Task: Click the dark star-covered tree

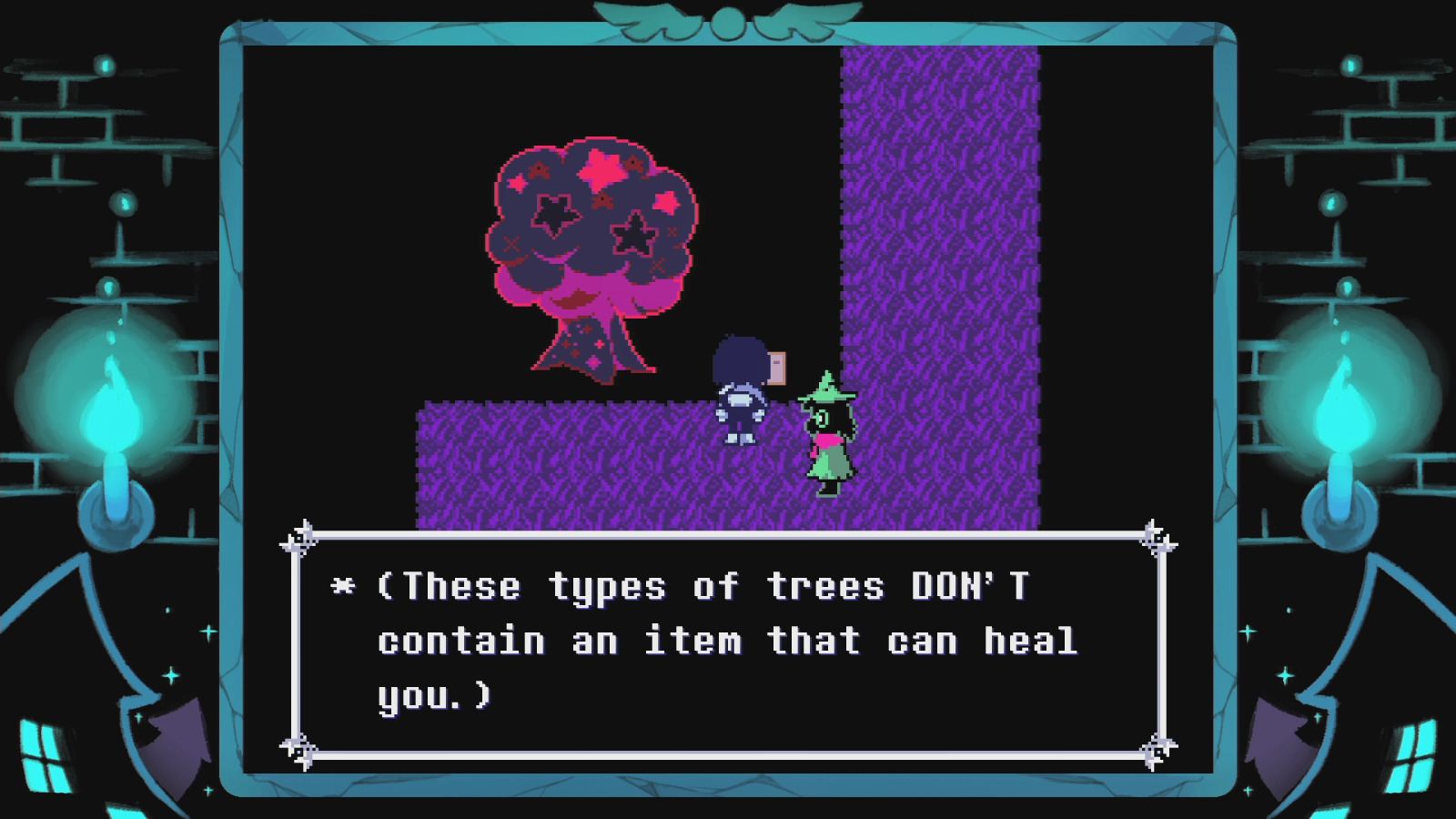Action: [587, 237]
